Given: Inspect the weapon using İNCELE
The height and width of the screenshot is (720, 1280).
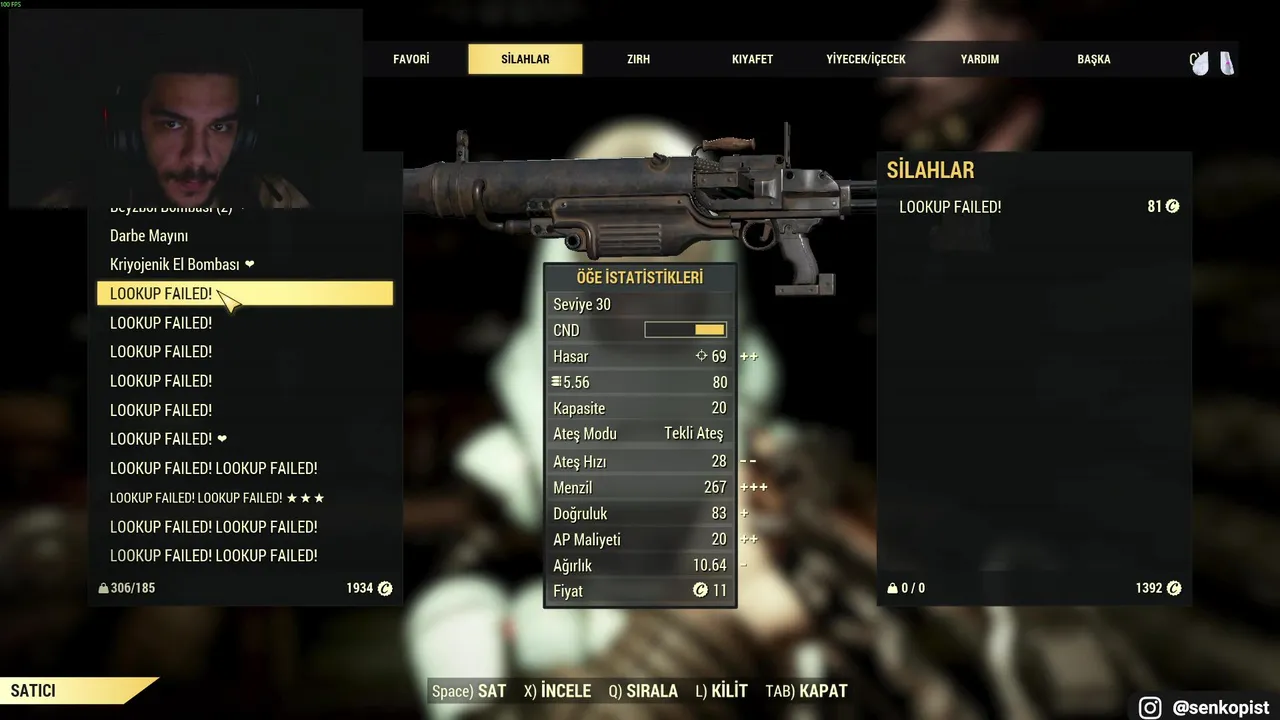Looking at the screenshot, I should tap(559, 691).
